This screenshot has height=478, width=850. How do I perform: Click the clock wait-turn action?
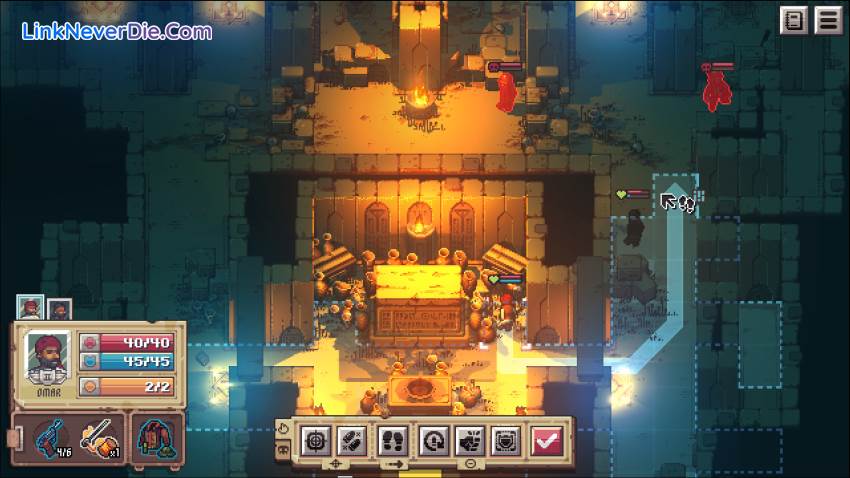[433, 439]
